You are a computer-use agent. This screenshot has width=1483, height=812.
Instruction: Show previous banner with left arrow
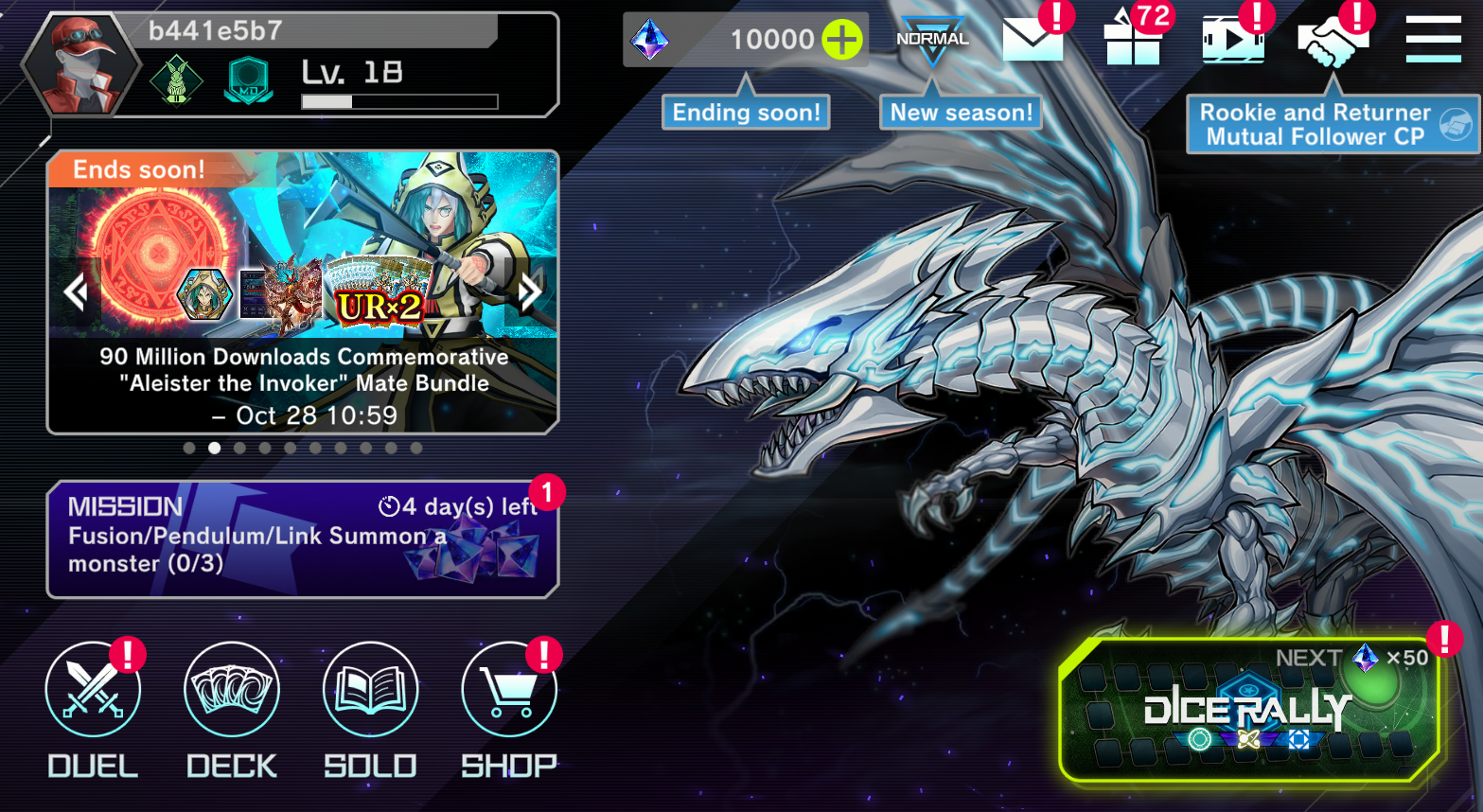click(76, 291)
